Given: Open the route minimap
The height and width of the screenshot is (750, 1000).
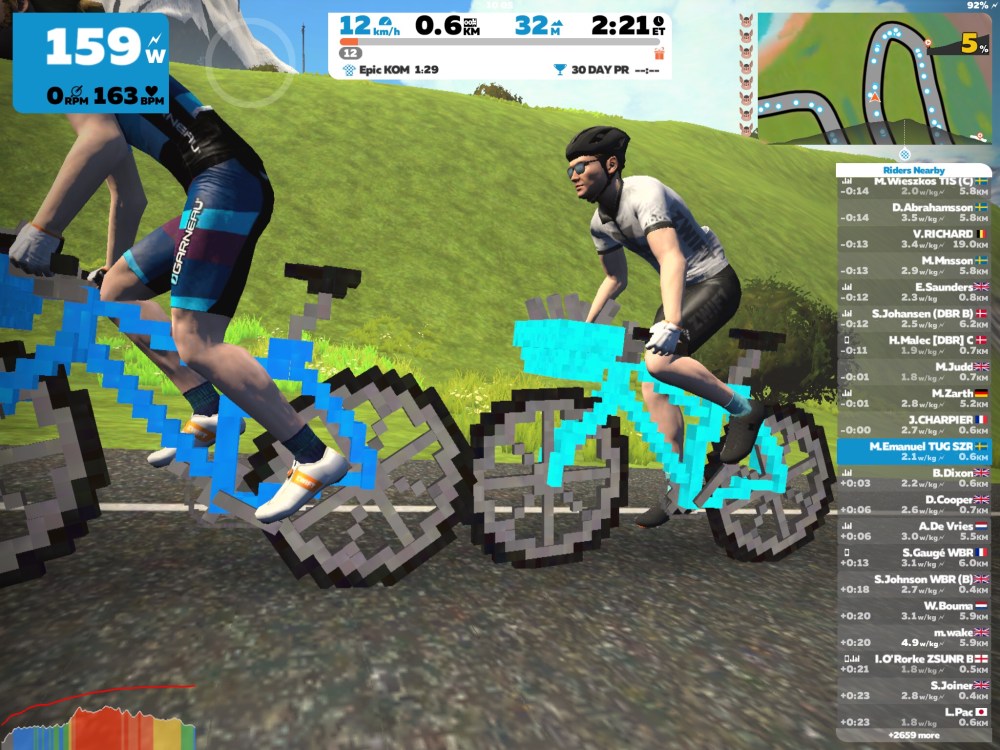Looking at the screenshot, I should [x=873, y=78].
